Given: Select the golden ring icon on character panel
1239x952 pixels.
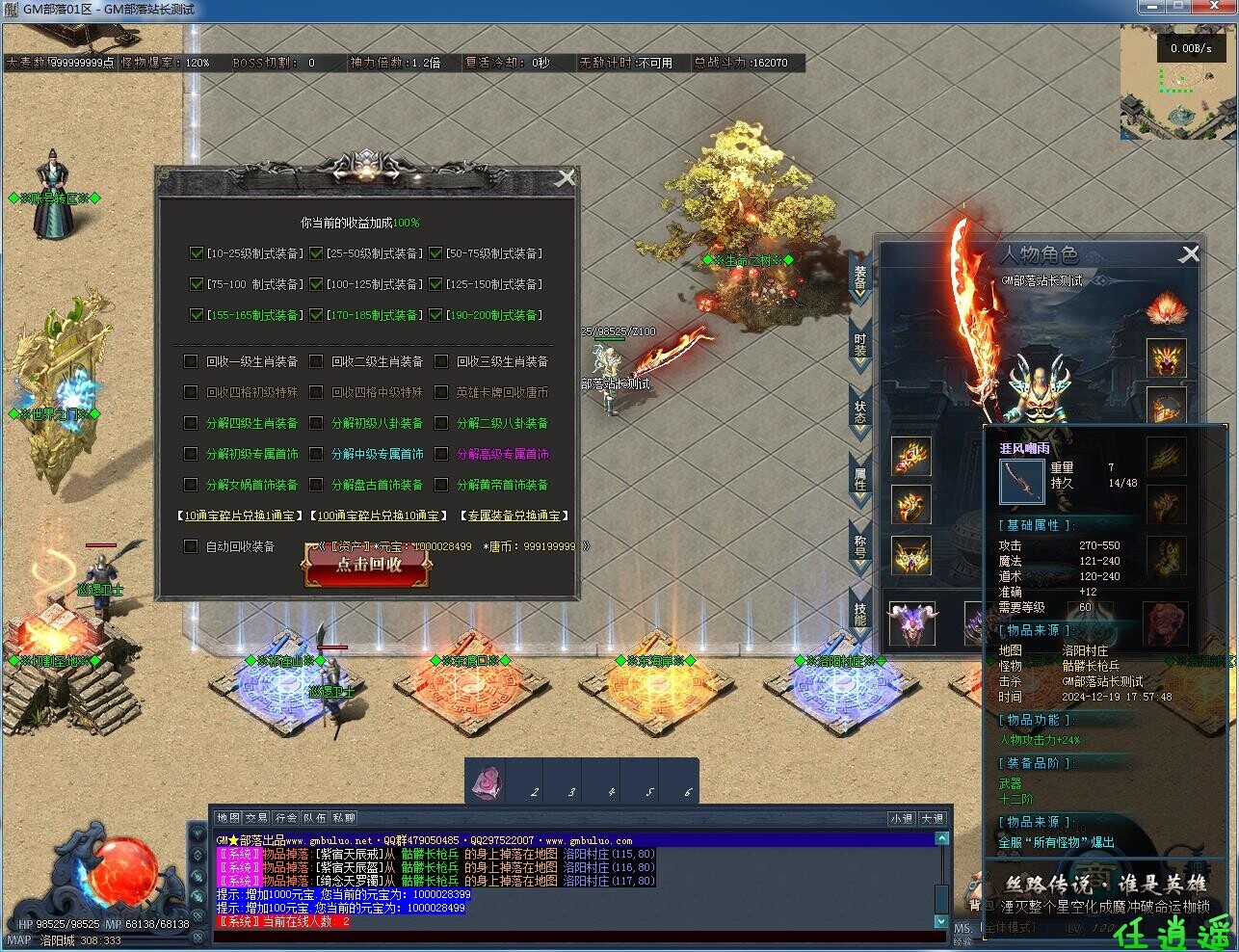Looking at the screenshot, I should point(911,506).
